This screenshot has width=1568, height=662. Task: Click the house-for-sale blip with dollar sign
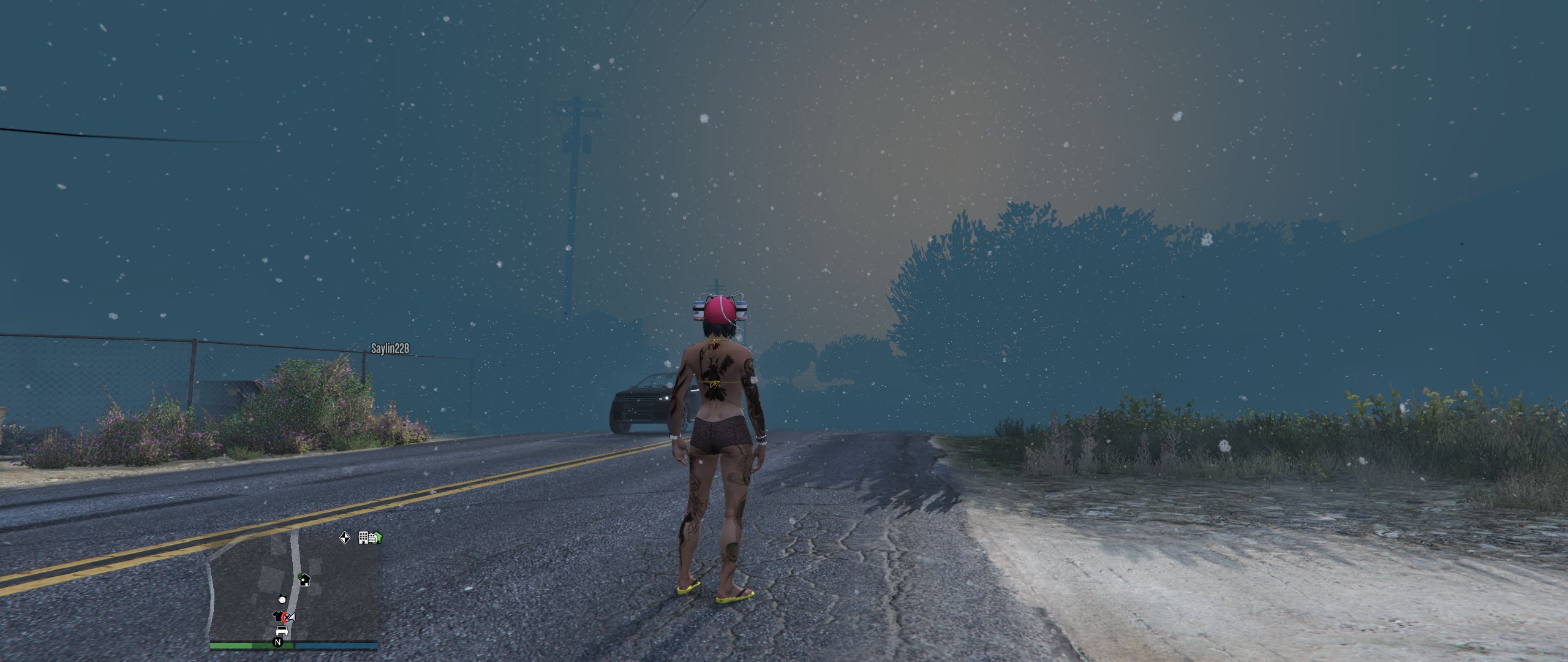(x=306, y=580)
